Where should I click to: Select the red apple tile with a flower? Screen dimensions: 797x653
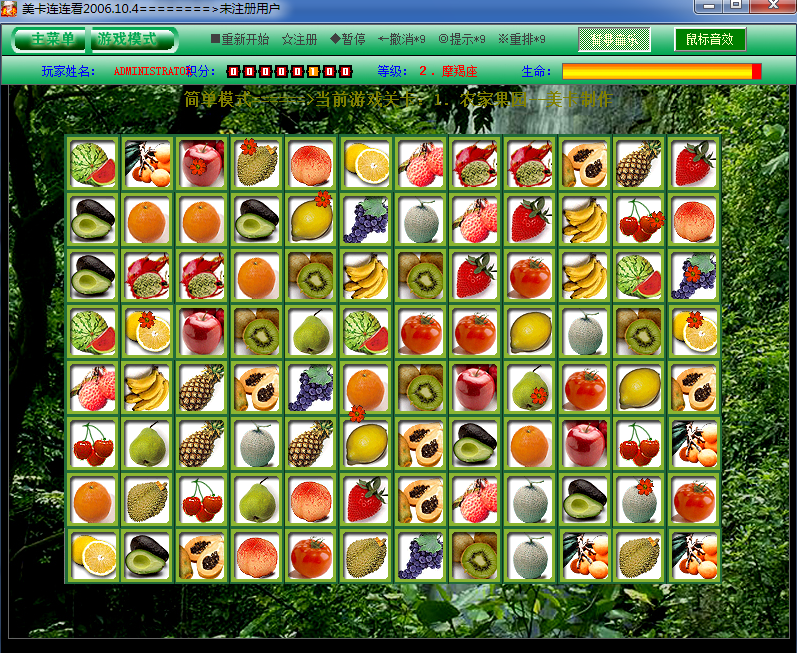(202, 164)
